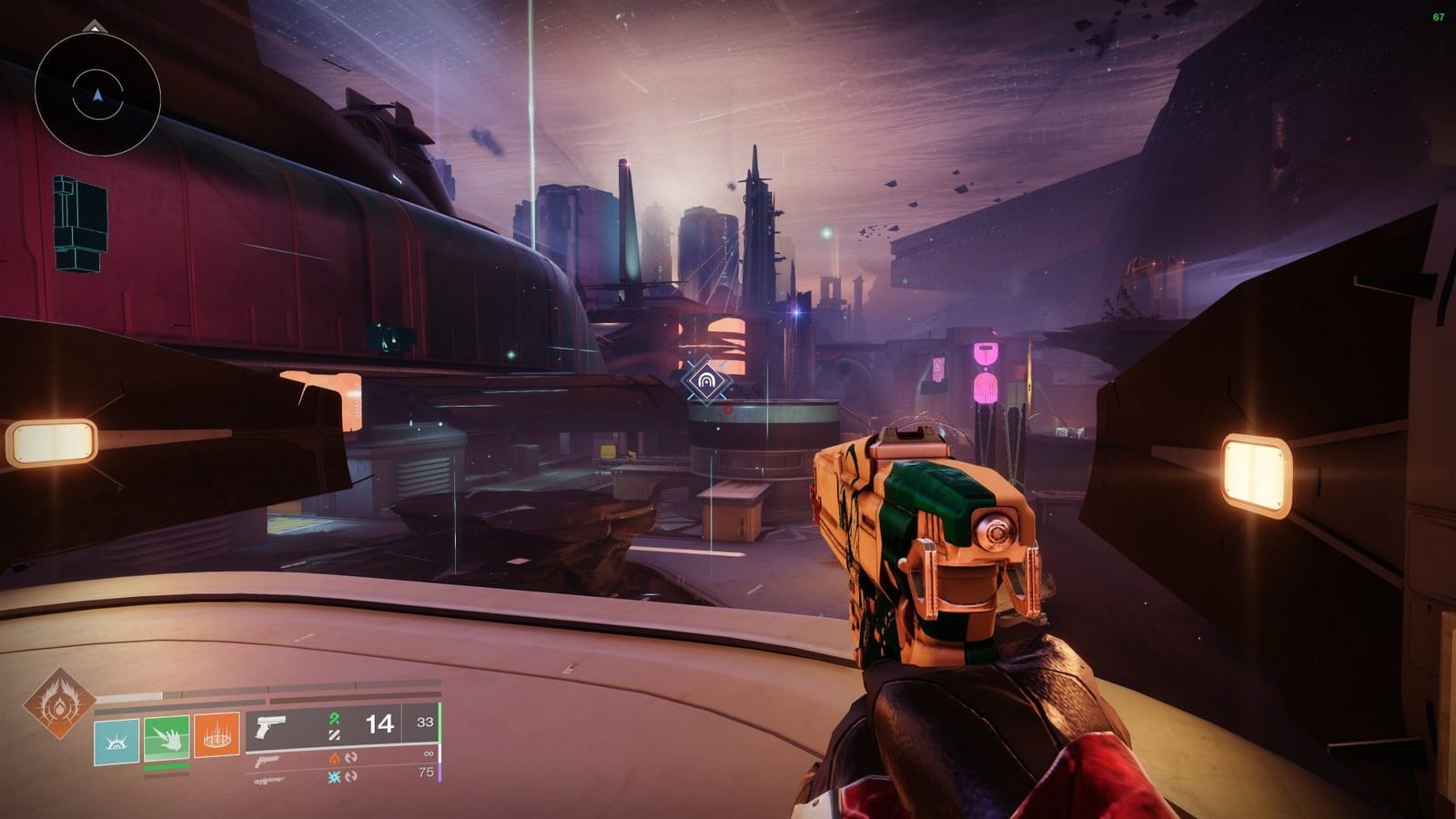Click the ammo counter showing 14
1456x819 pixels.
379,725
